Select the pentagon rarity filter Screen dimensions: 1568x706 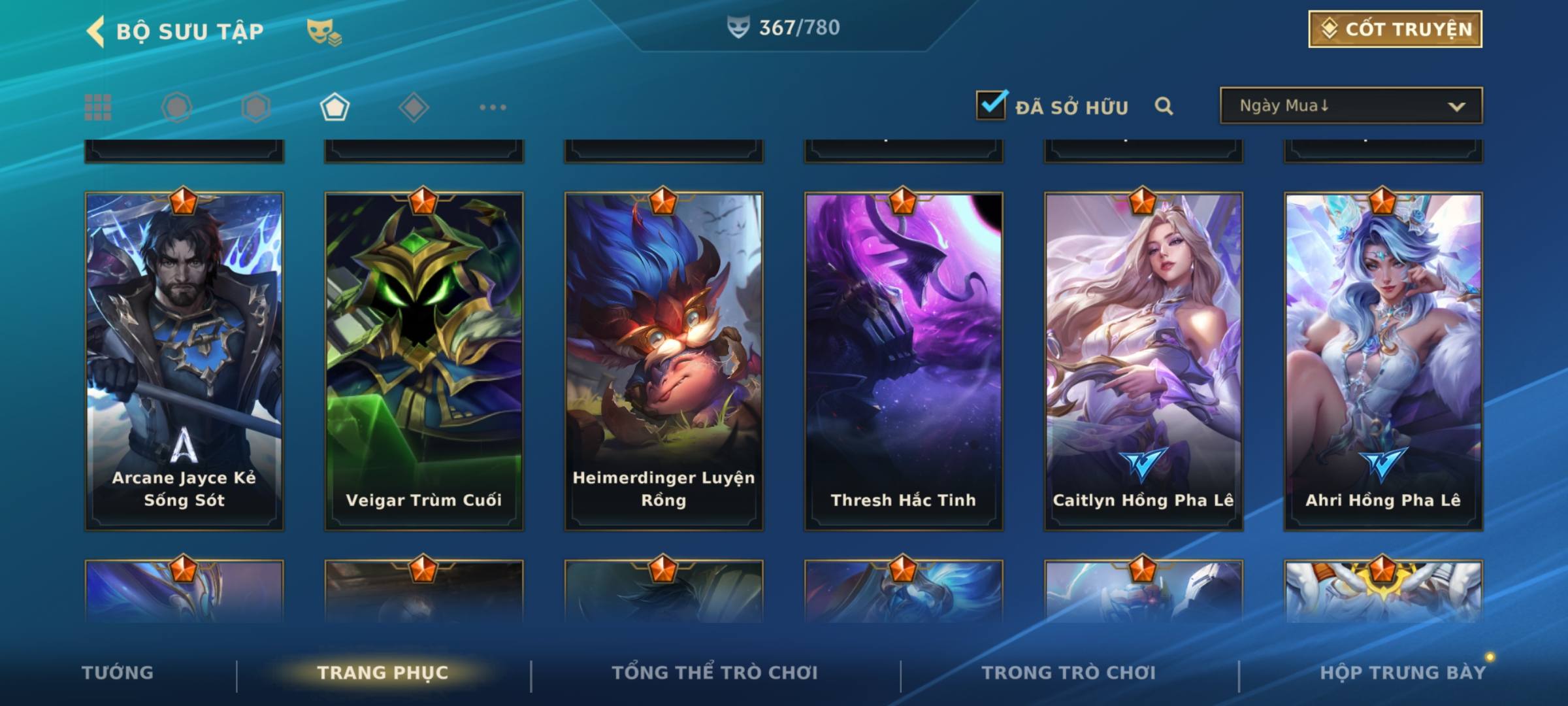click(335, 107)
